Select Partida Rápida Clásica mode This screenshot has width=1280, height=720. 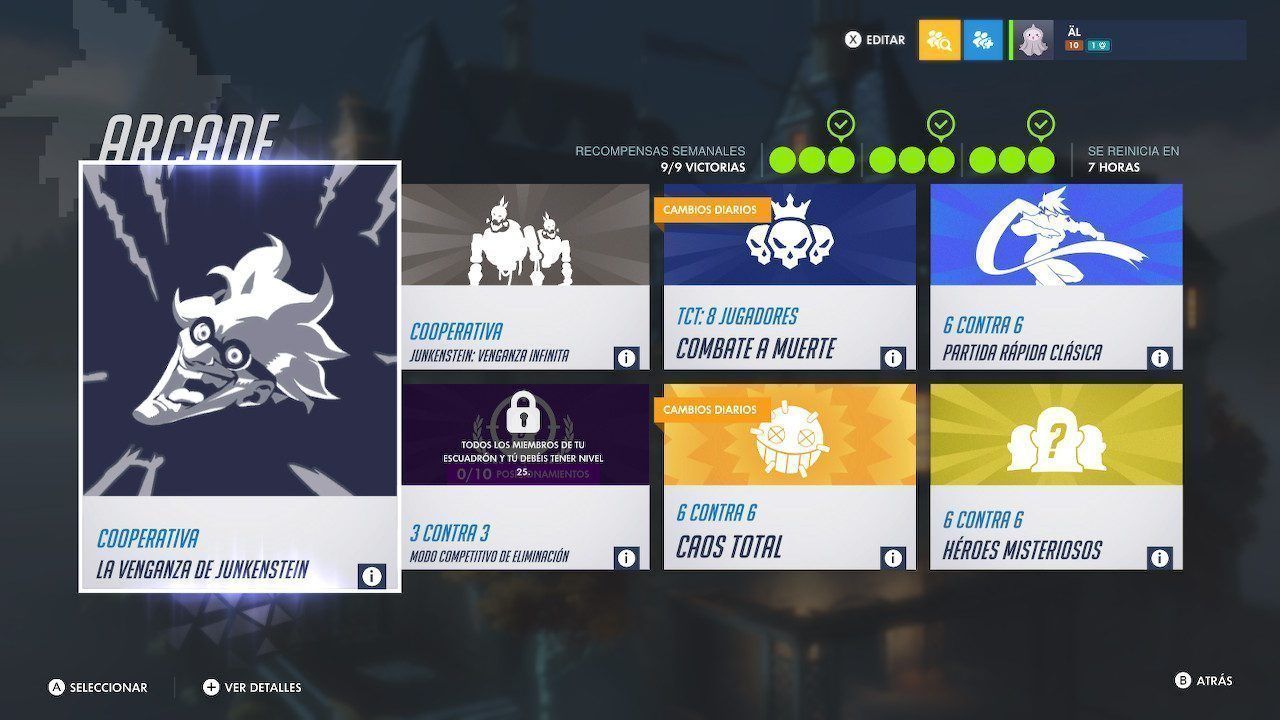1056,275
